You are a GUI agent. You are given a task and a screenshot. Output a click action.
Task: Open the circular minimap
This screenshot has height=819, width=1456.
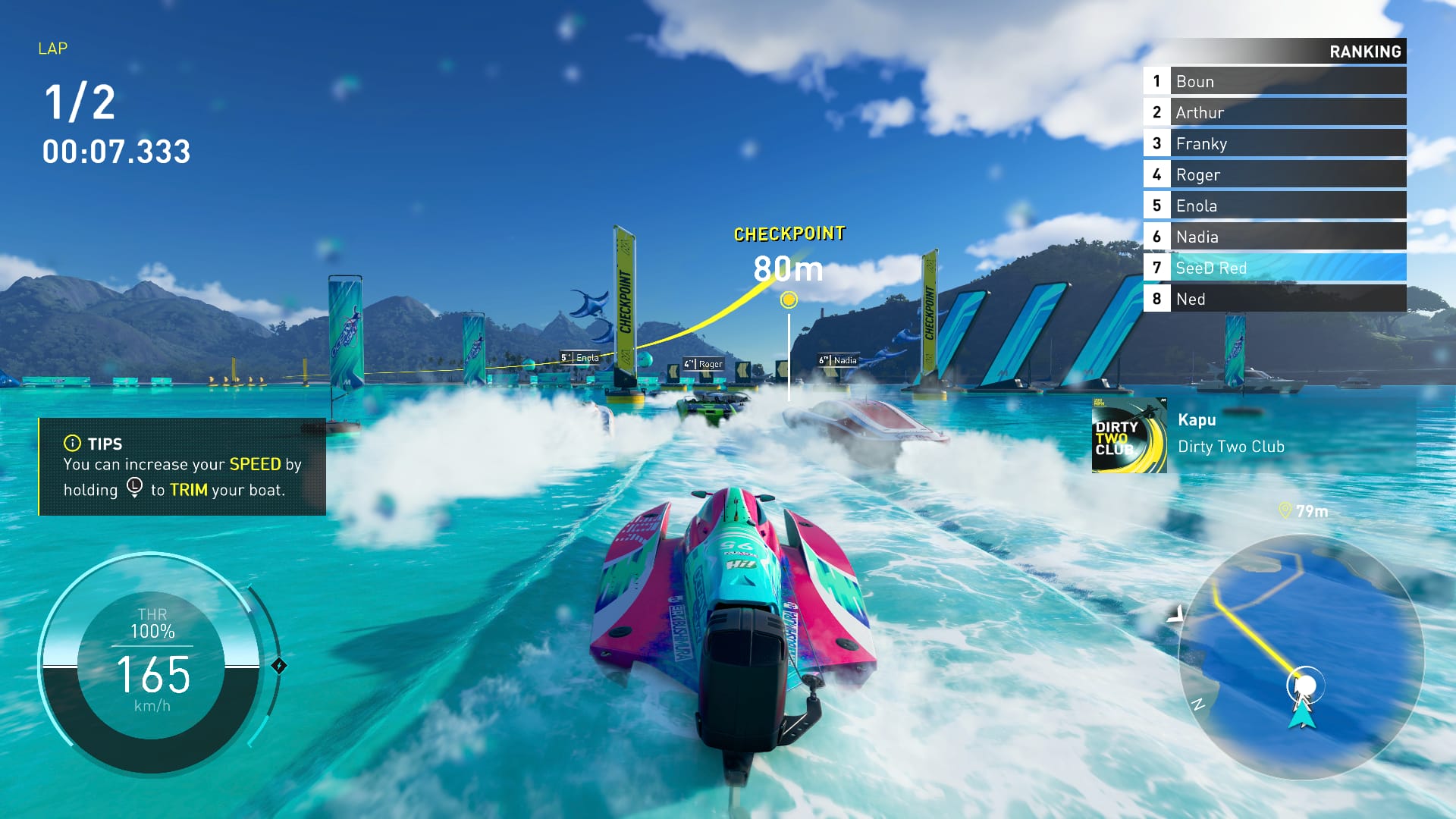click(1301, 656)
